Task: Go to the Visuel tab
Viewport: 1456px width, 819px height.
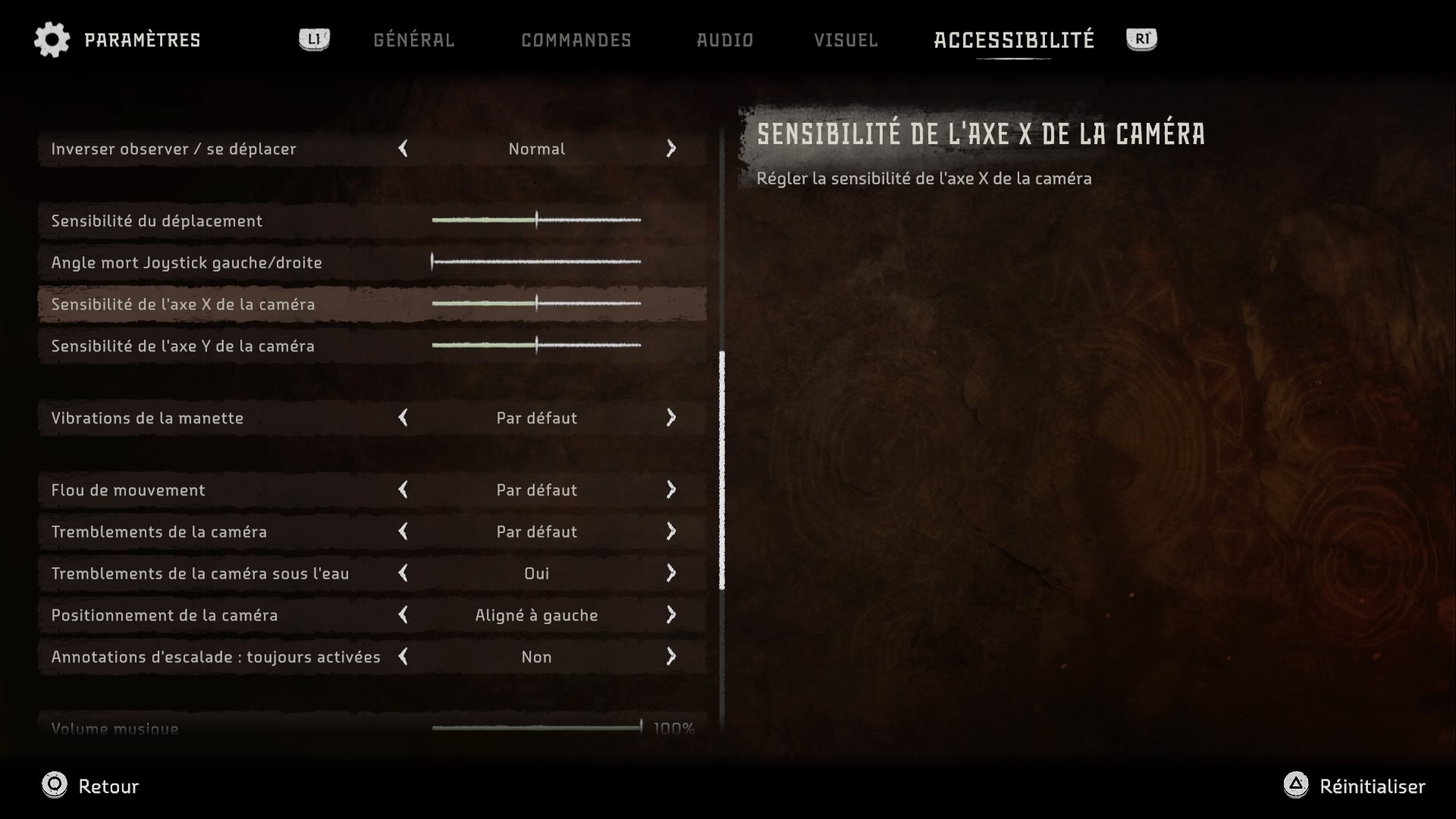Action: coord(846,40)
